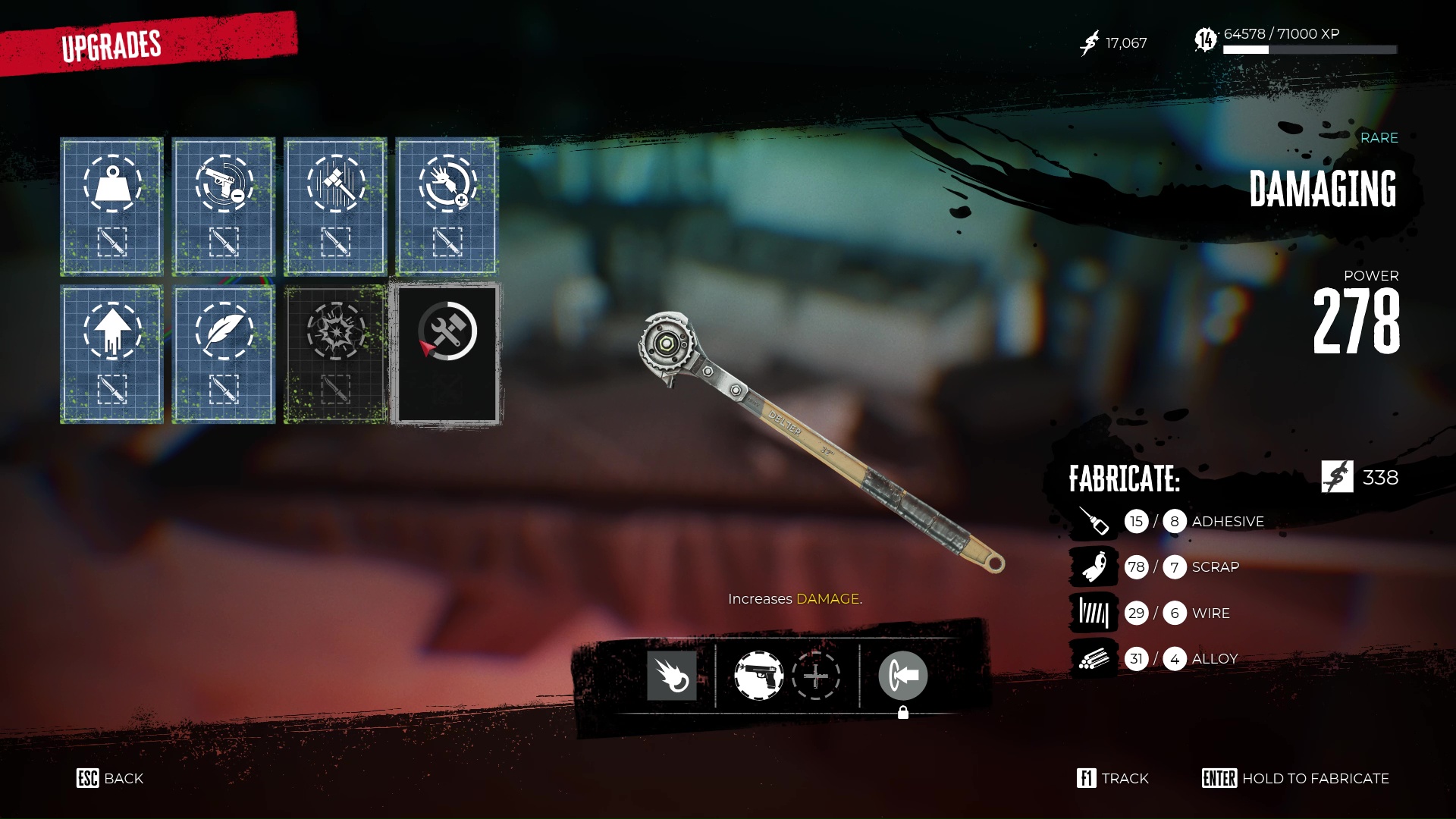The width and height of the screenshot is (1456, 819).
Task: Track this upgrade's materials
Action: [x=1112, y=779]
